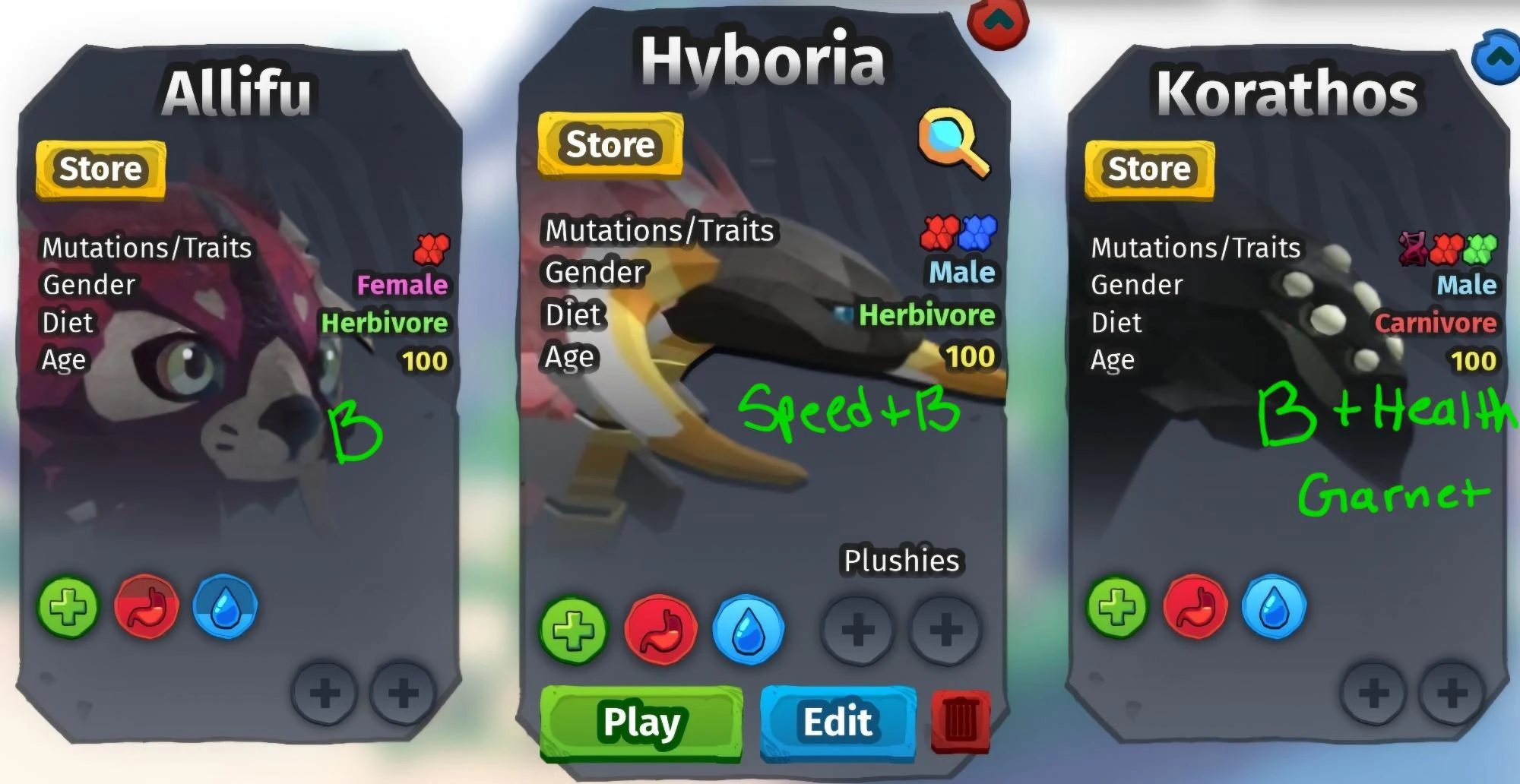View Allifu's red mutation icon
Image resolution: width=1520 pixels, height=784 pixels.
[x=430, y=248]
